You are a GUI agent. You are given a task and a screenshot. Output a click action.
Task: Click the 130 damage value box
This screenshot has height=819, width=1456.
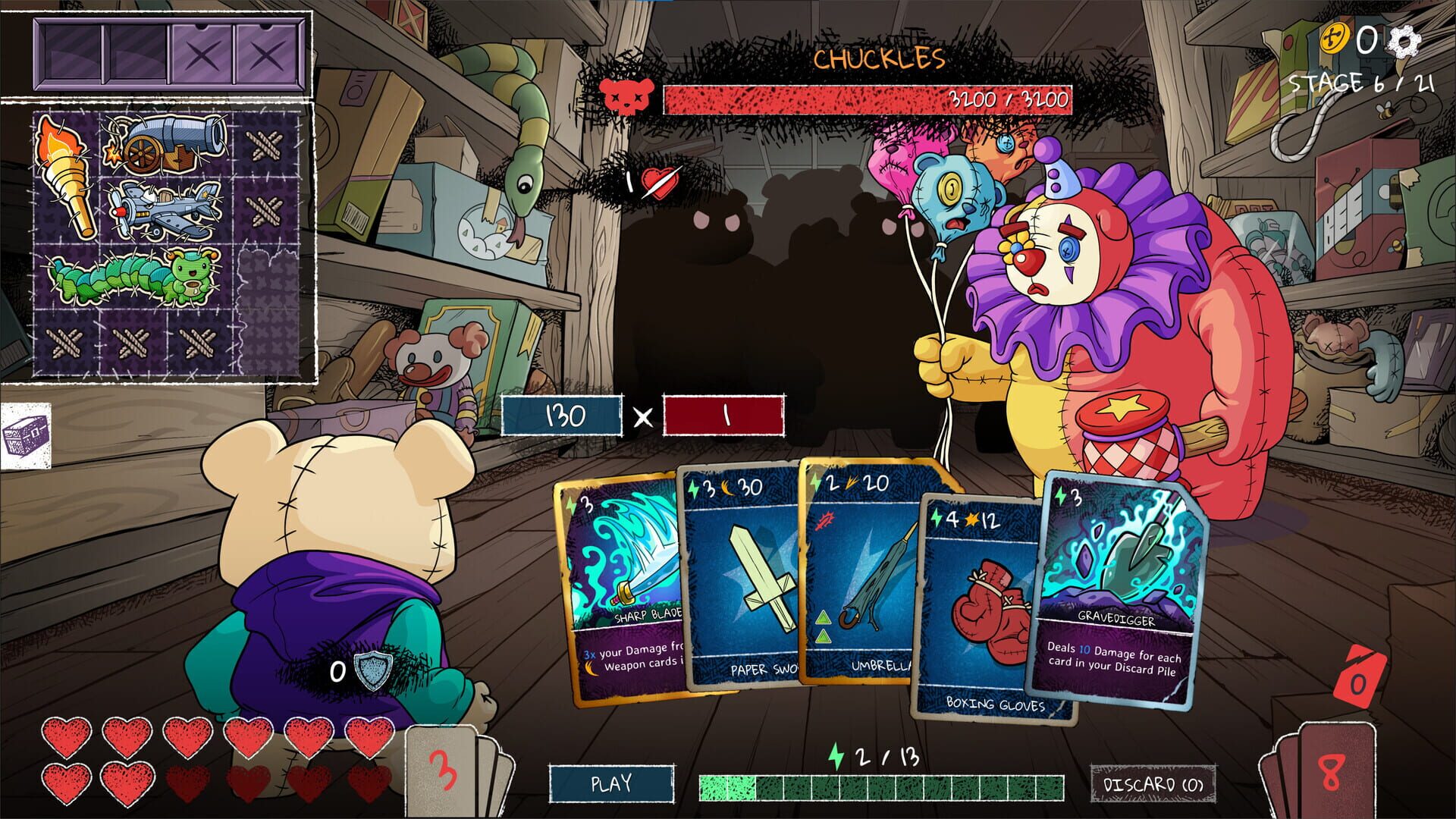(562, 416)
